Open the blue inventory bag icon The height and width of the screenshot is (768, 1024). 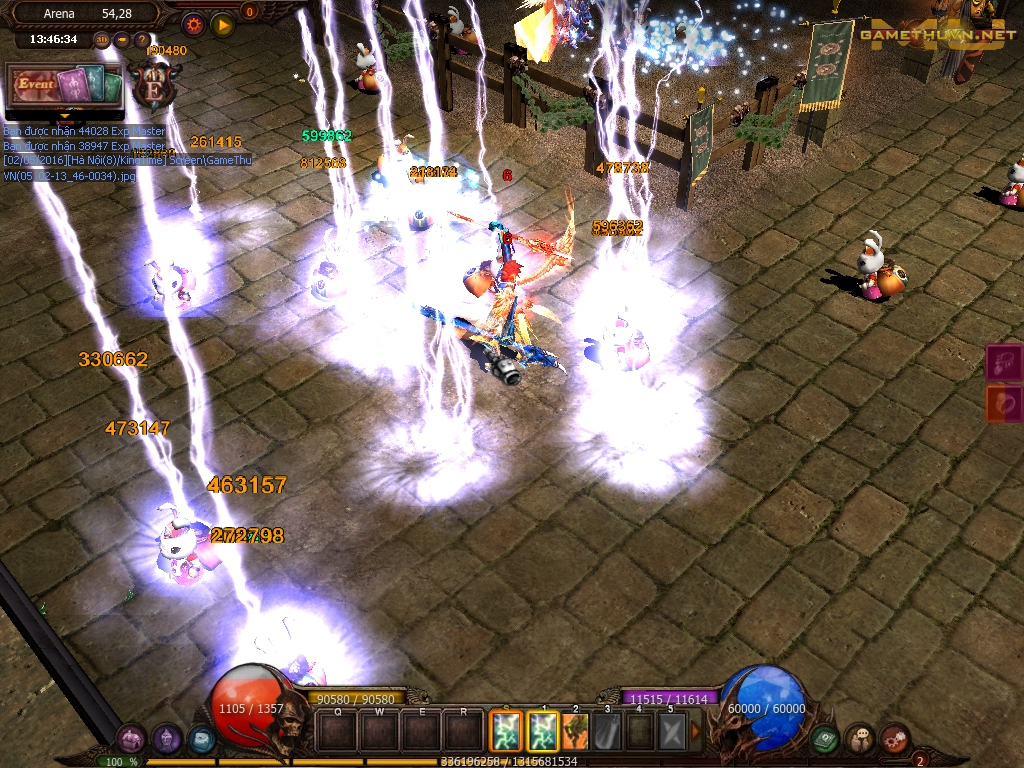coord(201,739)
